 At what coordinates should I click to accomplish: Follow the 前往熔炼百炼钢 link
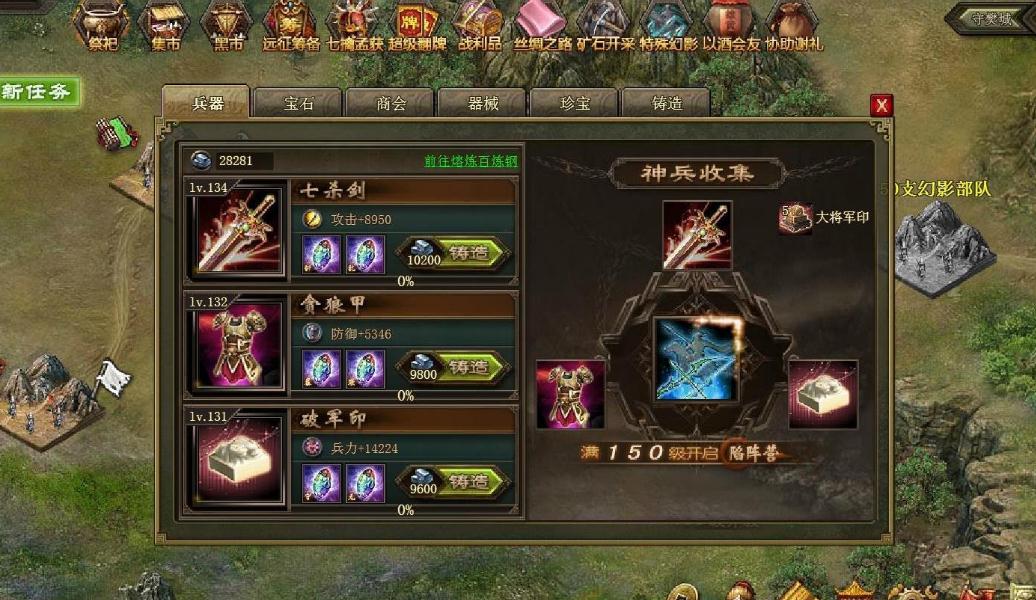[x=470, y=161]
